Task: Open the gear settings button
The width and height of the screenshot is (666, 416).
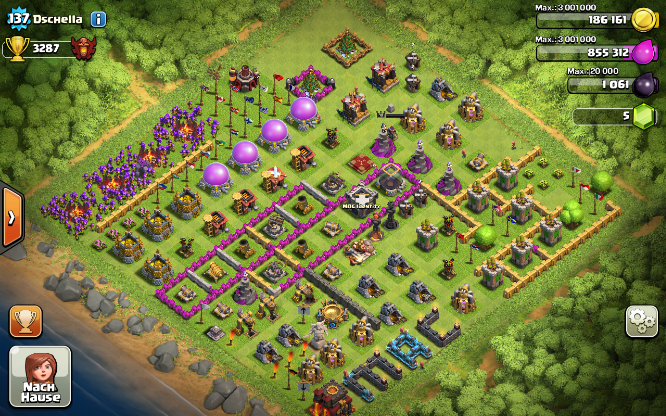Action: click(641, 321)
